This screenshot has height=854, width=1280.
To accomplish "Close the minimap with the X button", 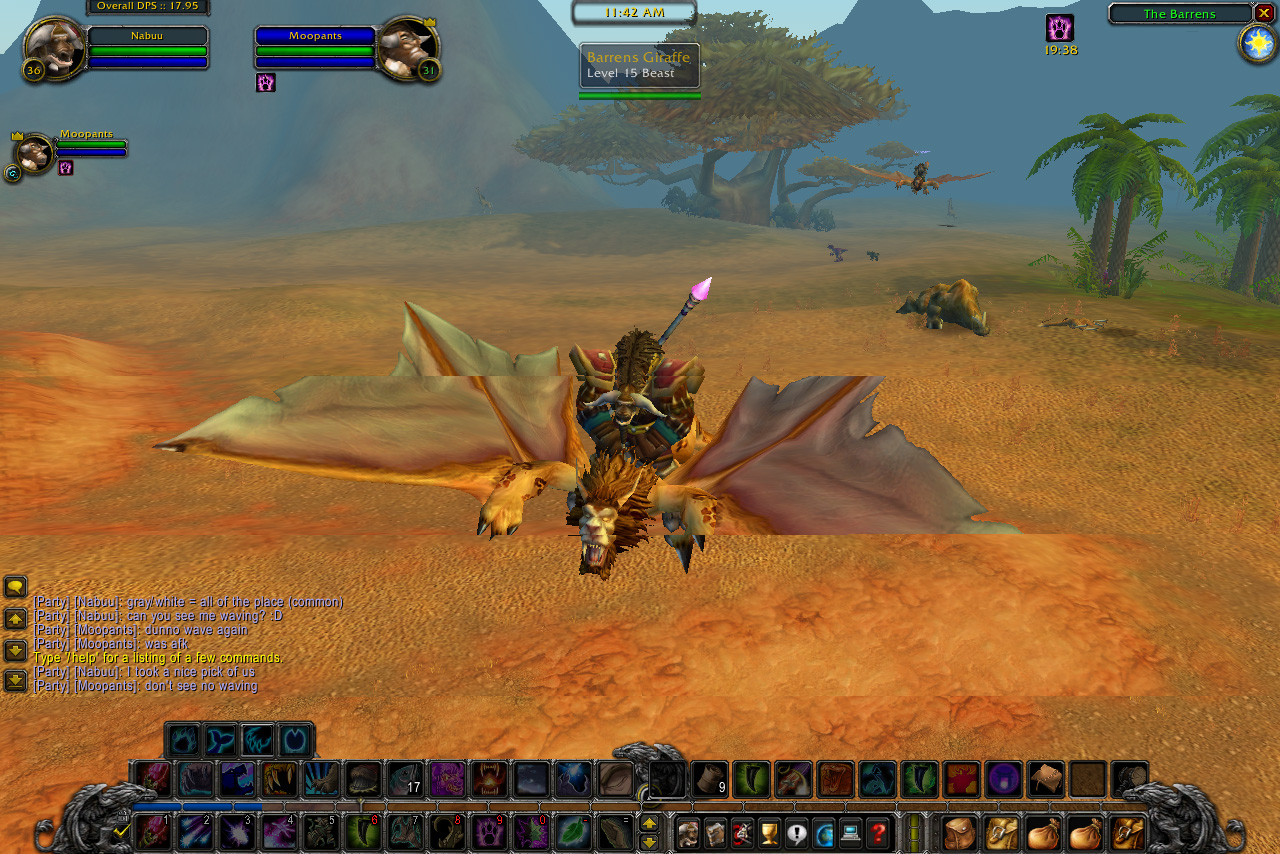I will coord(1264,13).
